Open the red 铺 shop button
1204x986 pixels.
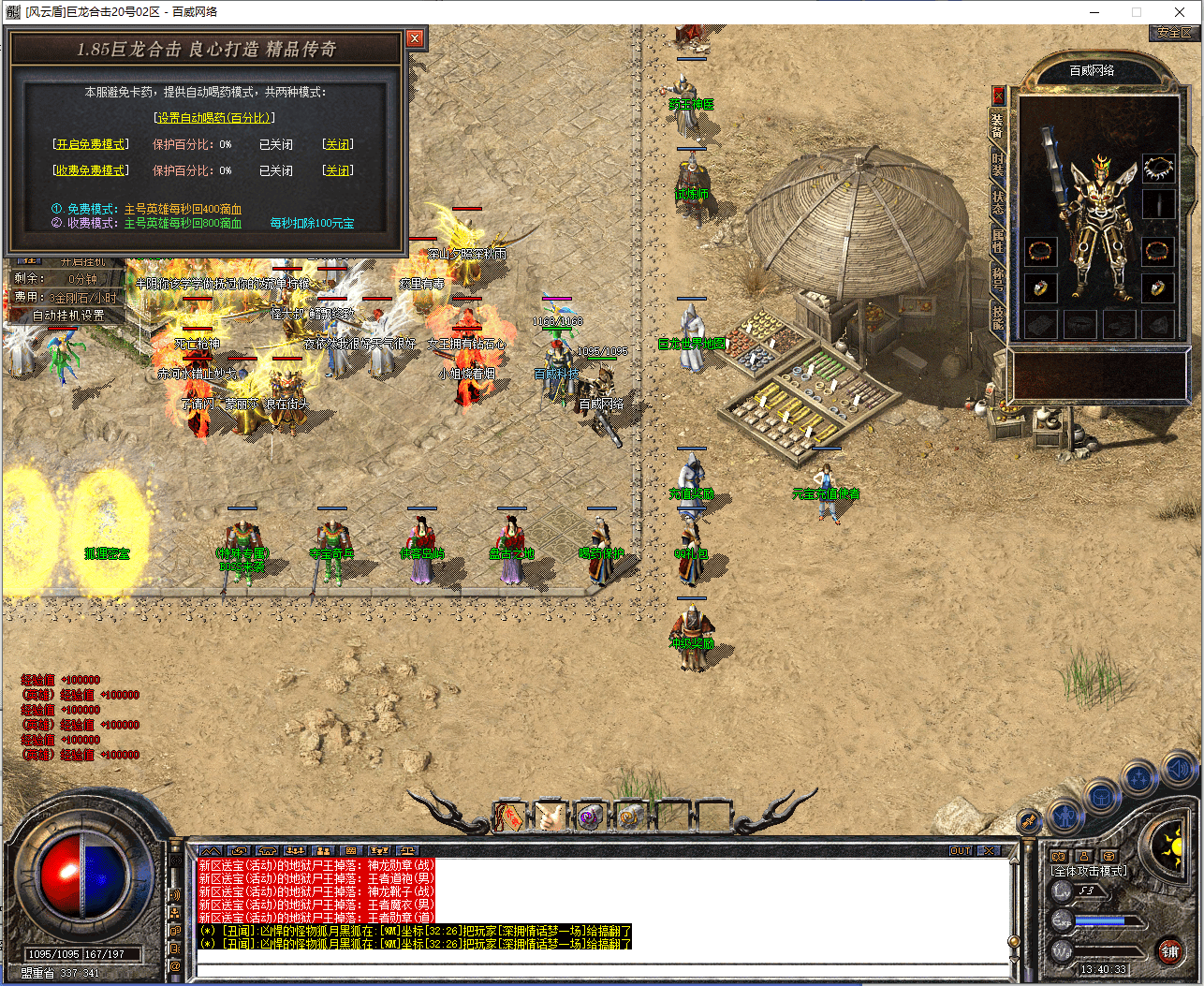point(1169,952)
